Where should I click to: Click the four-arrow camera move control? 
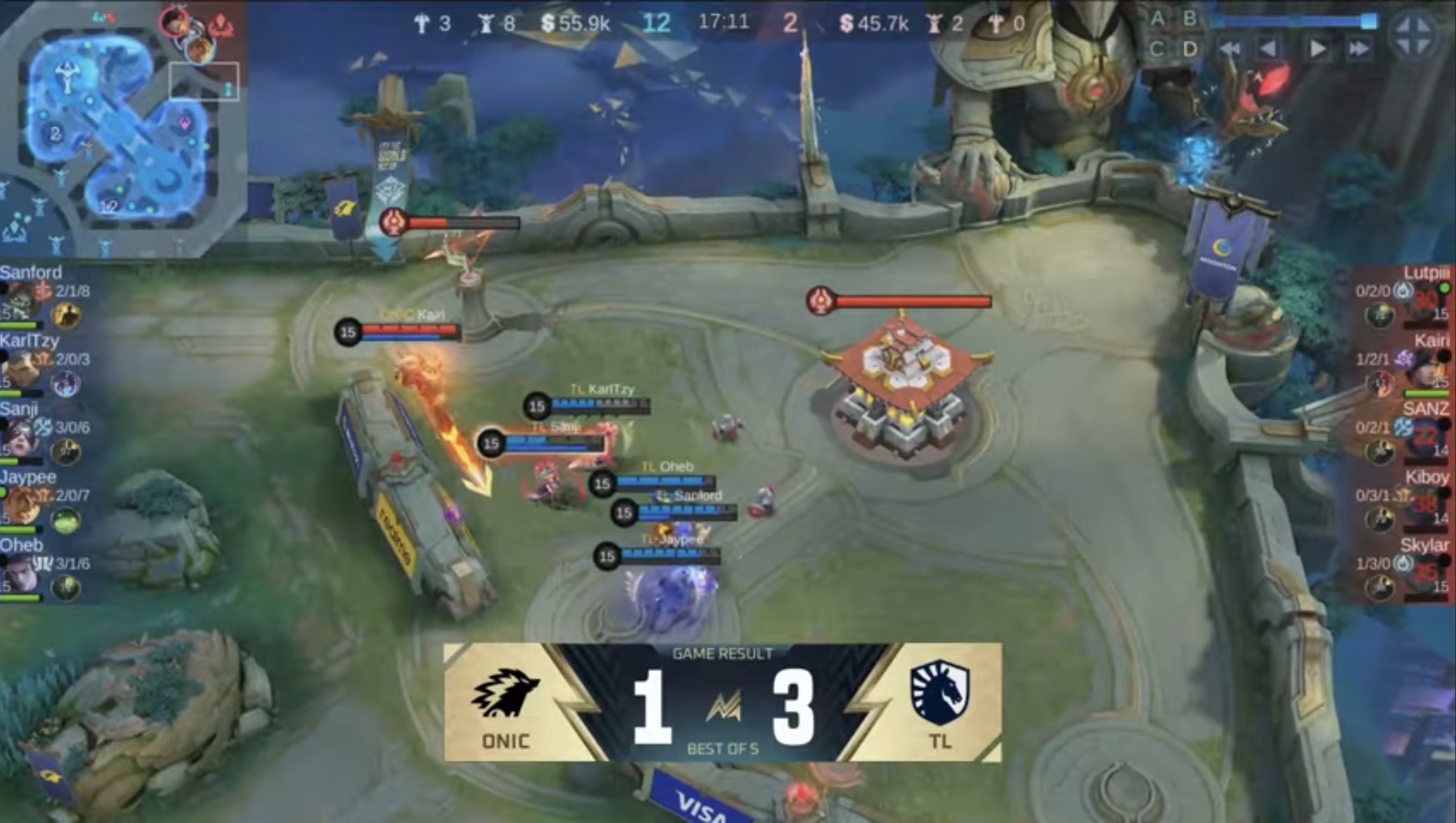[1414, 35]
